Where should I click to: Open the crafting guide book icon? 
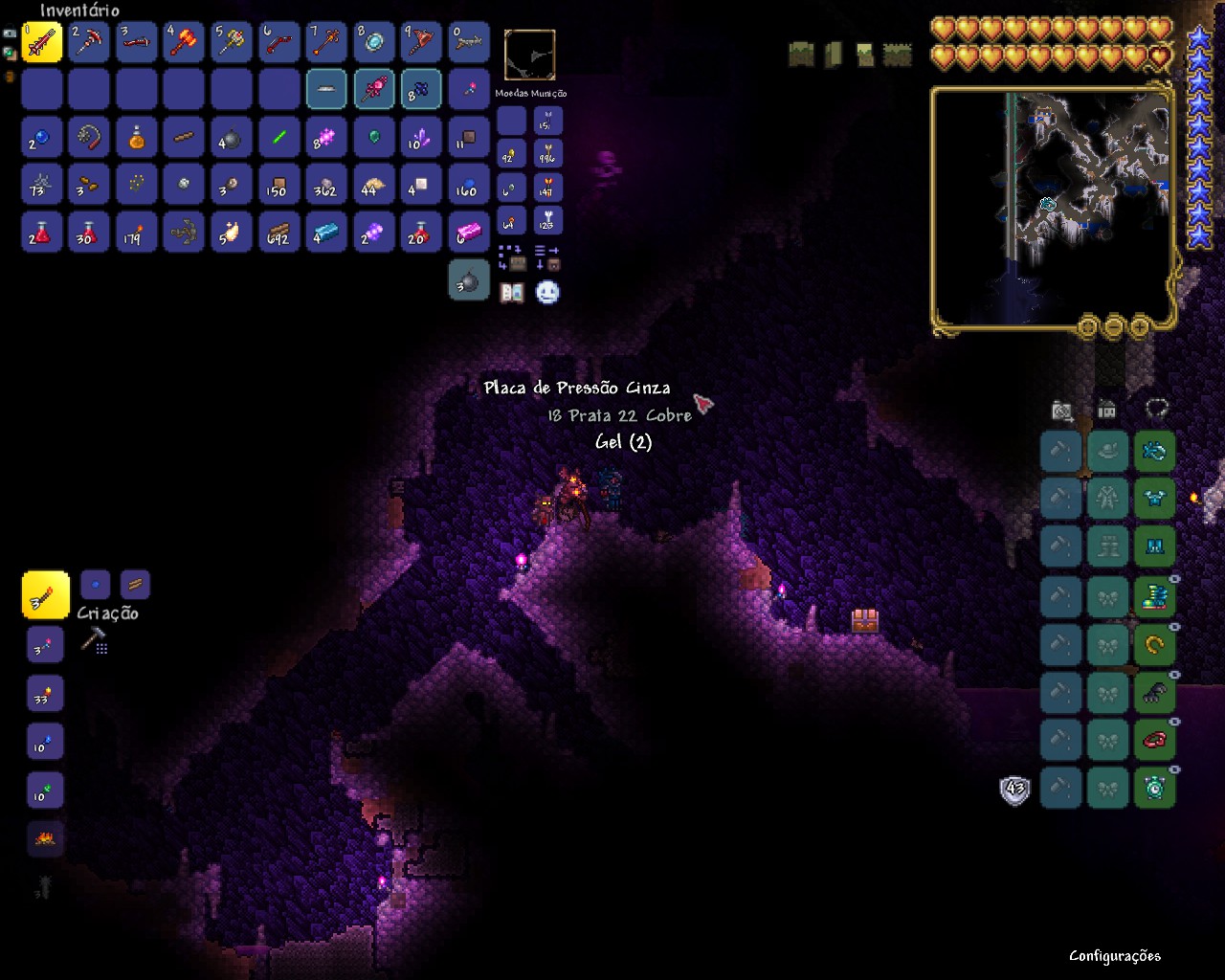point(513,294)
